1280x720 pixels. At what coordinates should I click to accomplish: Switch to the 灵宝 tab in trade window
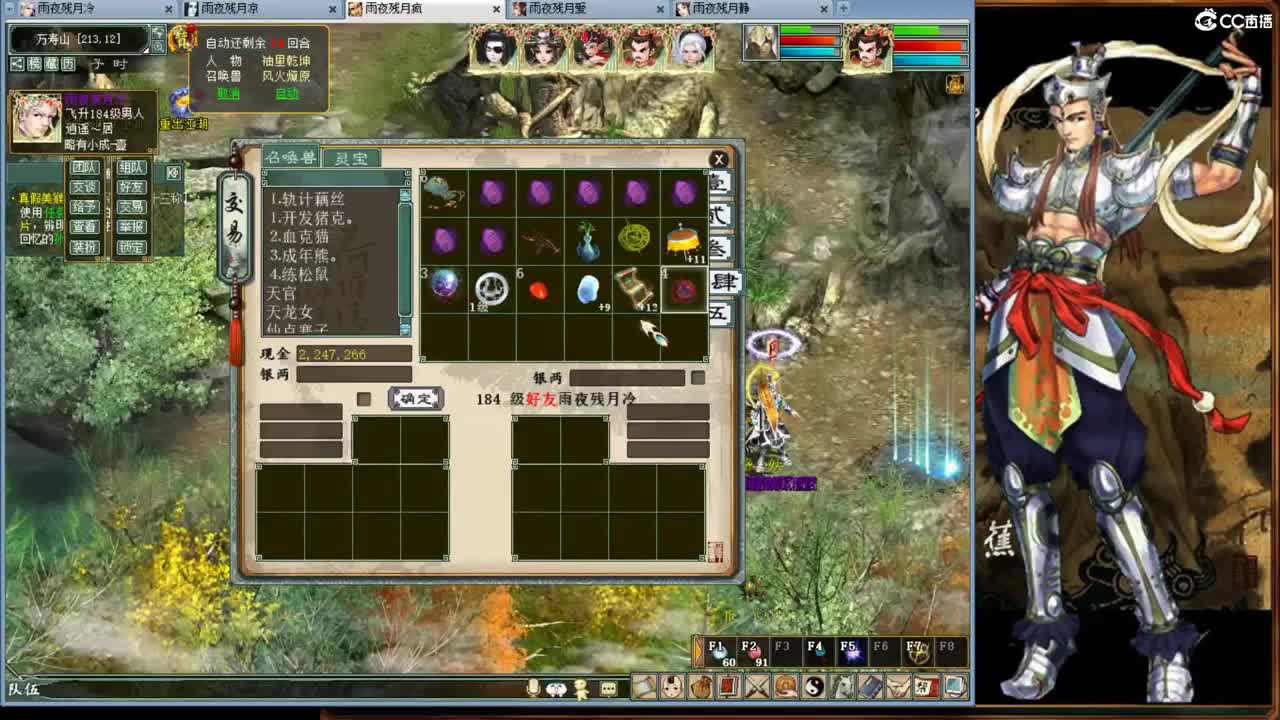(x=353, y=158)
